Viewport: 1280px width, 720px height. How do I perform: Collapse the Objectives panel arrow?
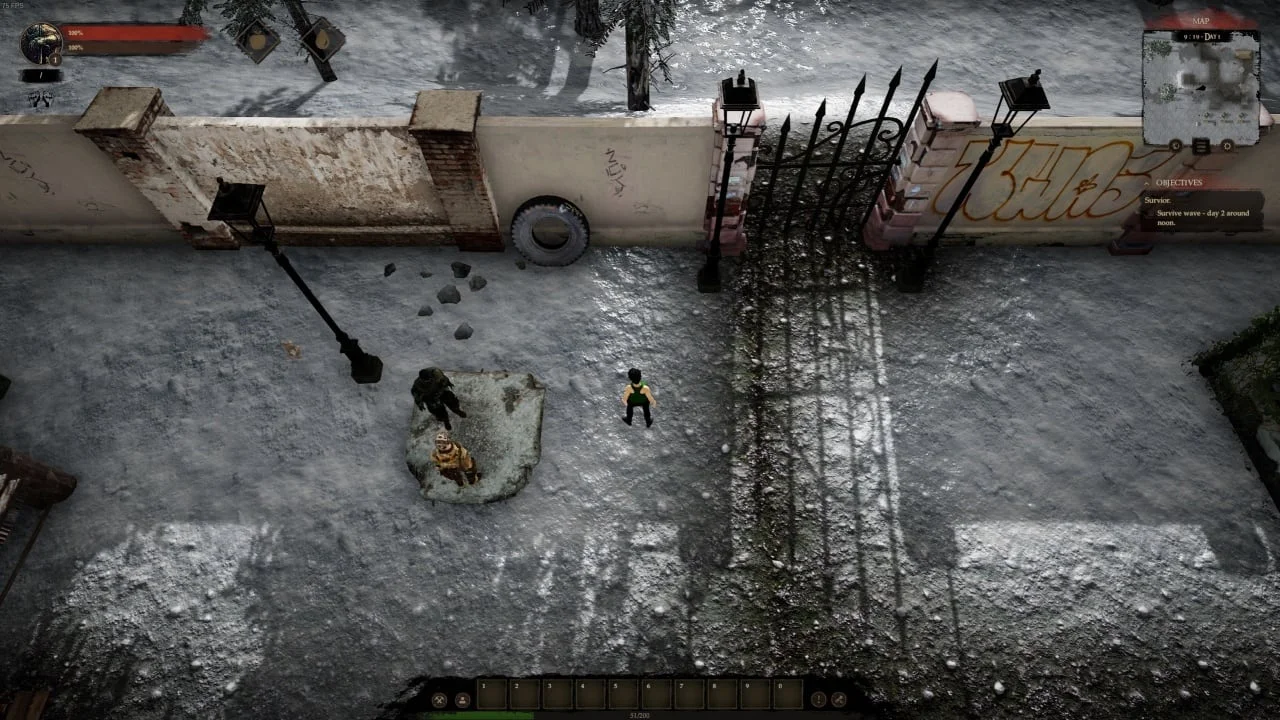(1147, 183)
